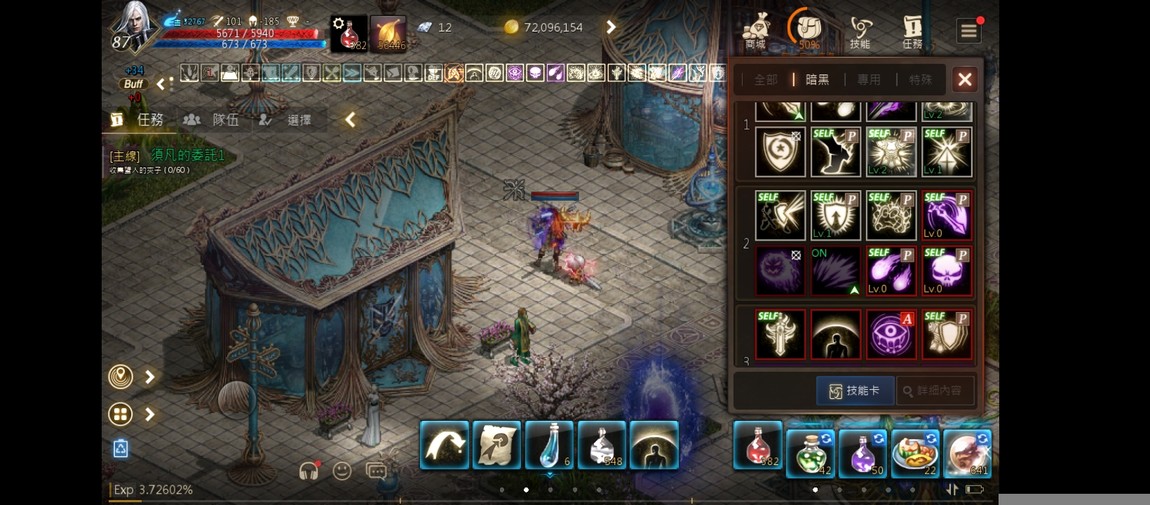
Task: Close the skill panel with the X
Action: 964,79
